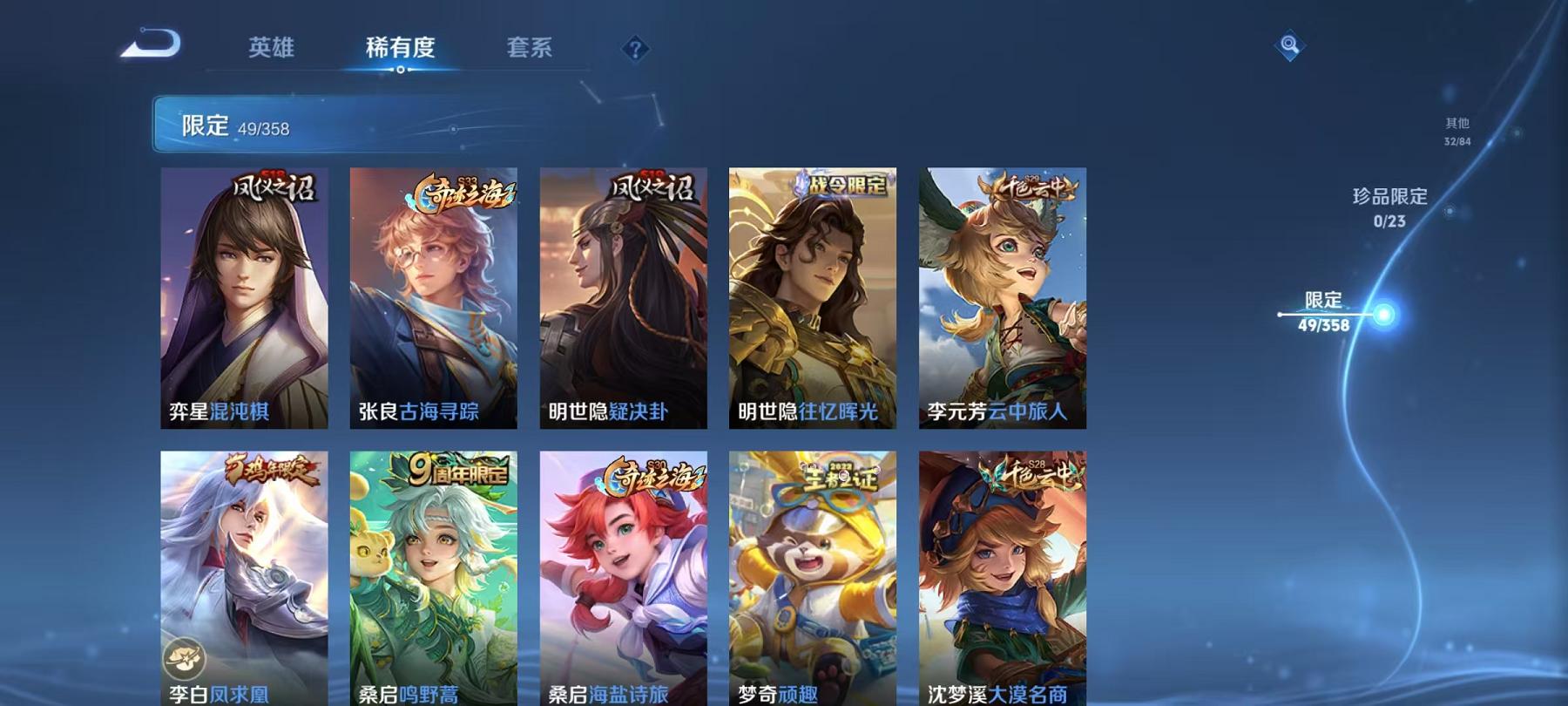Select the 限定 49/358 category marker
Viewport: 1568px width, 706px height.
pyautogui.click(x=1325, y=311)
